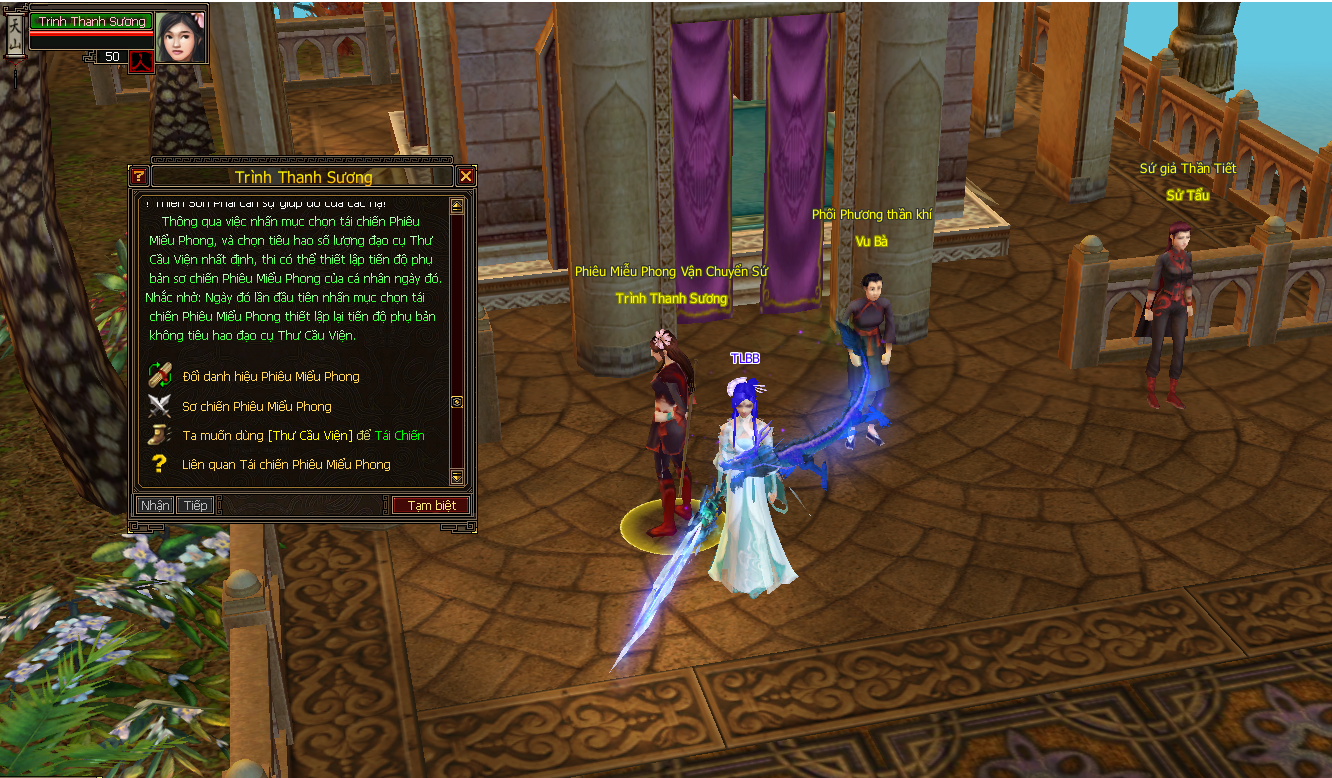Image resolution: width=1332 pixels, height=778 pixels.
Task: Click the Nhận button
Action: (x=155, y=505)
